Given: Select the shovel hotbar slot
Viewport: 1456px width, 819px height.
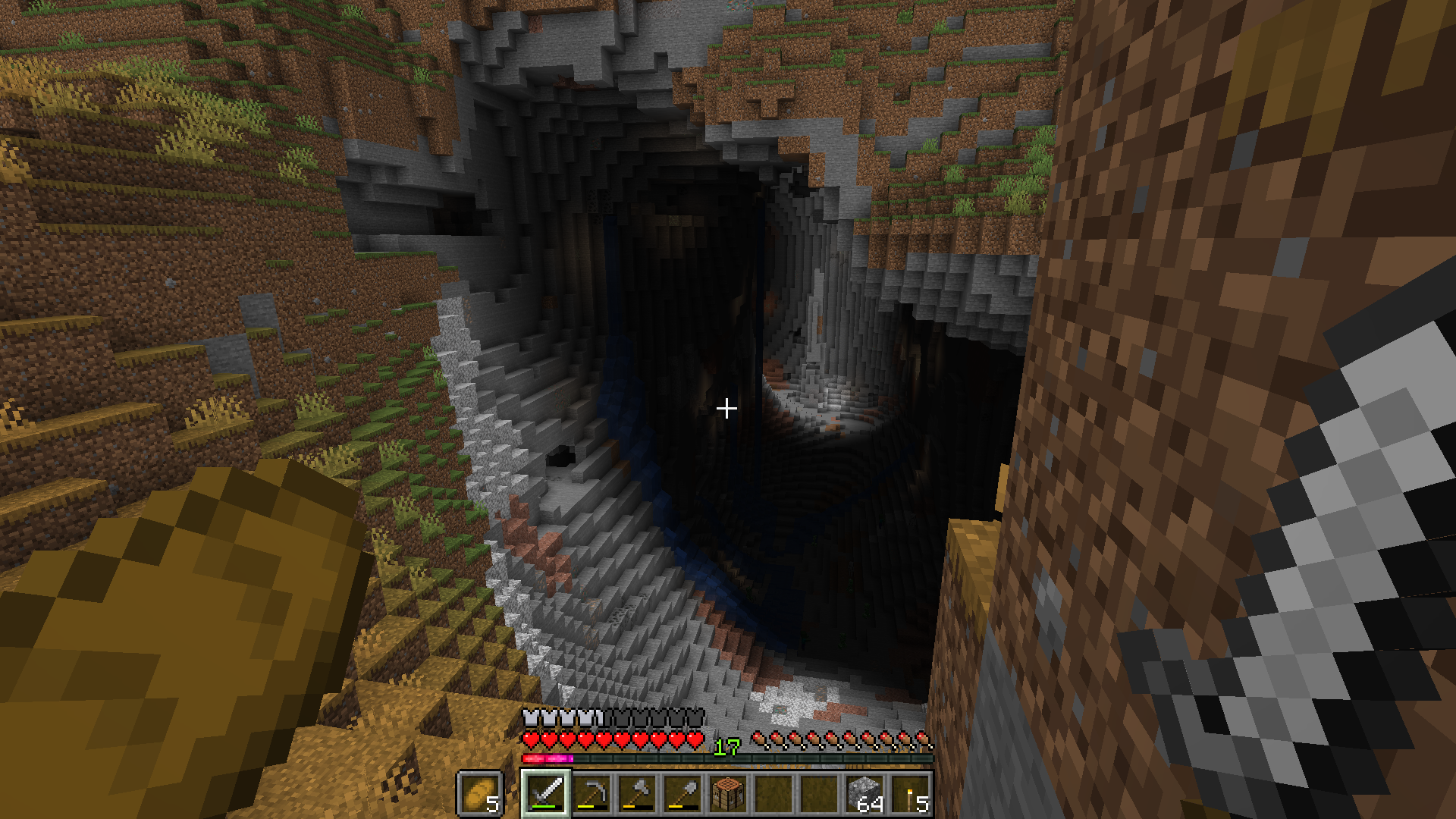Looking at the screenshot, I should click(682, 794).
